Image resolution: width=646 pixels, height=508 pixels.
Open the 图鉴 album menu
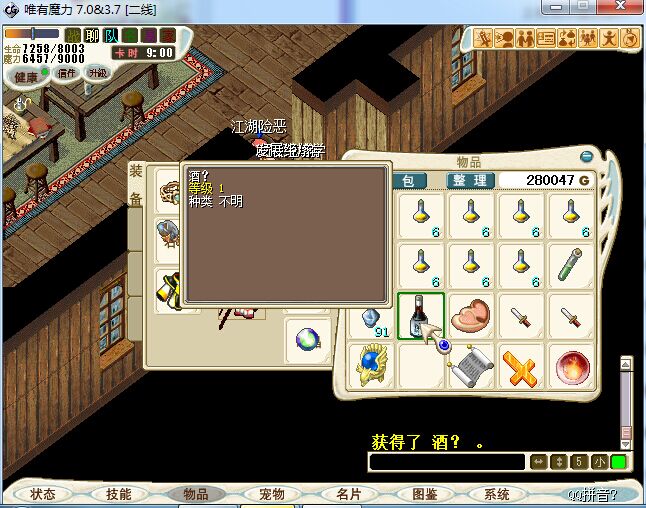coord(424,494)
